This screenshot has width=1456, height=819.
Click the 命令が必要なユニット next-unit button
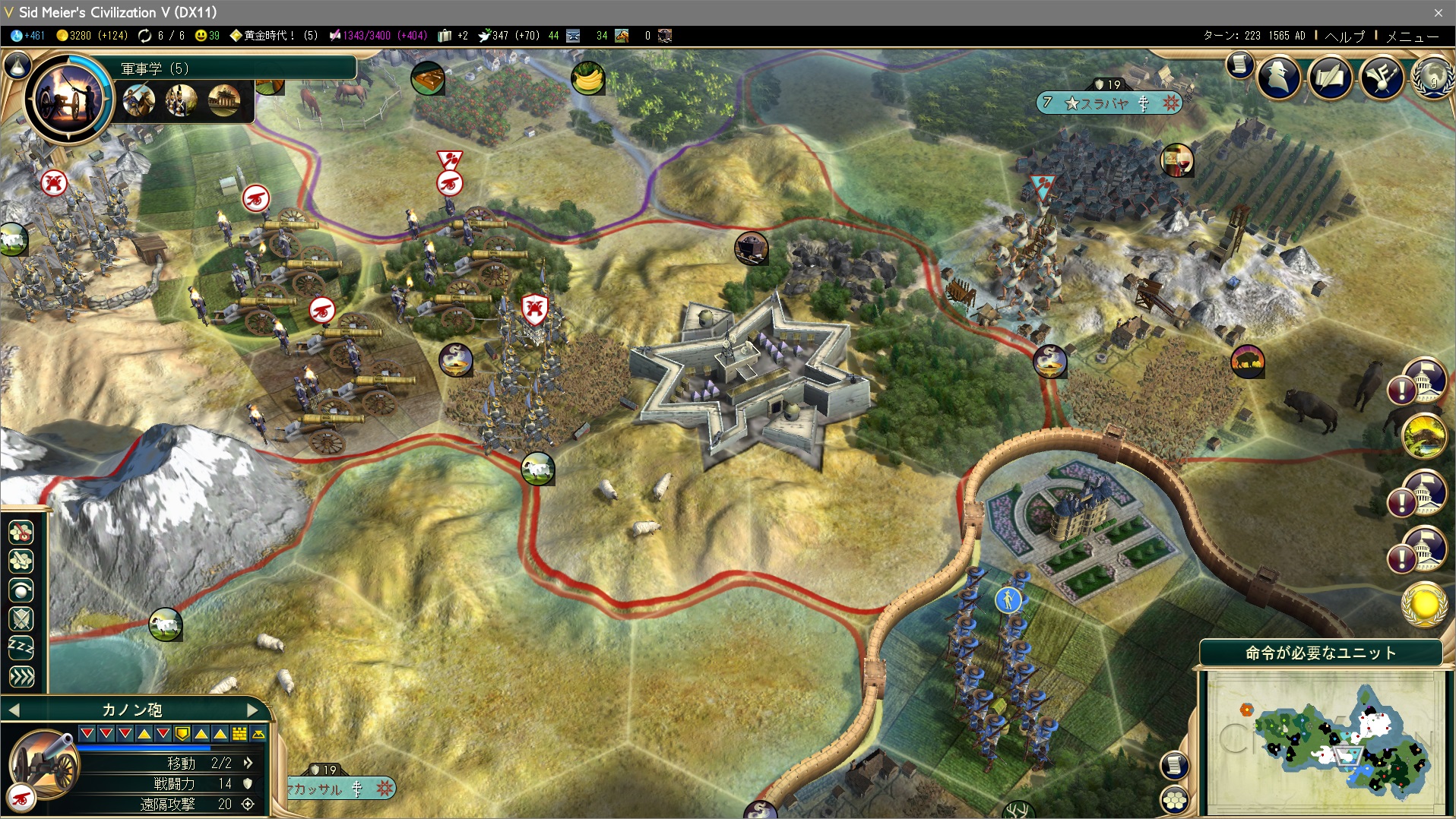pyautogui.click(x=1320, y=653)
